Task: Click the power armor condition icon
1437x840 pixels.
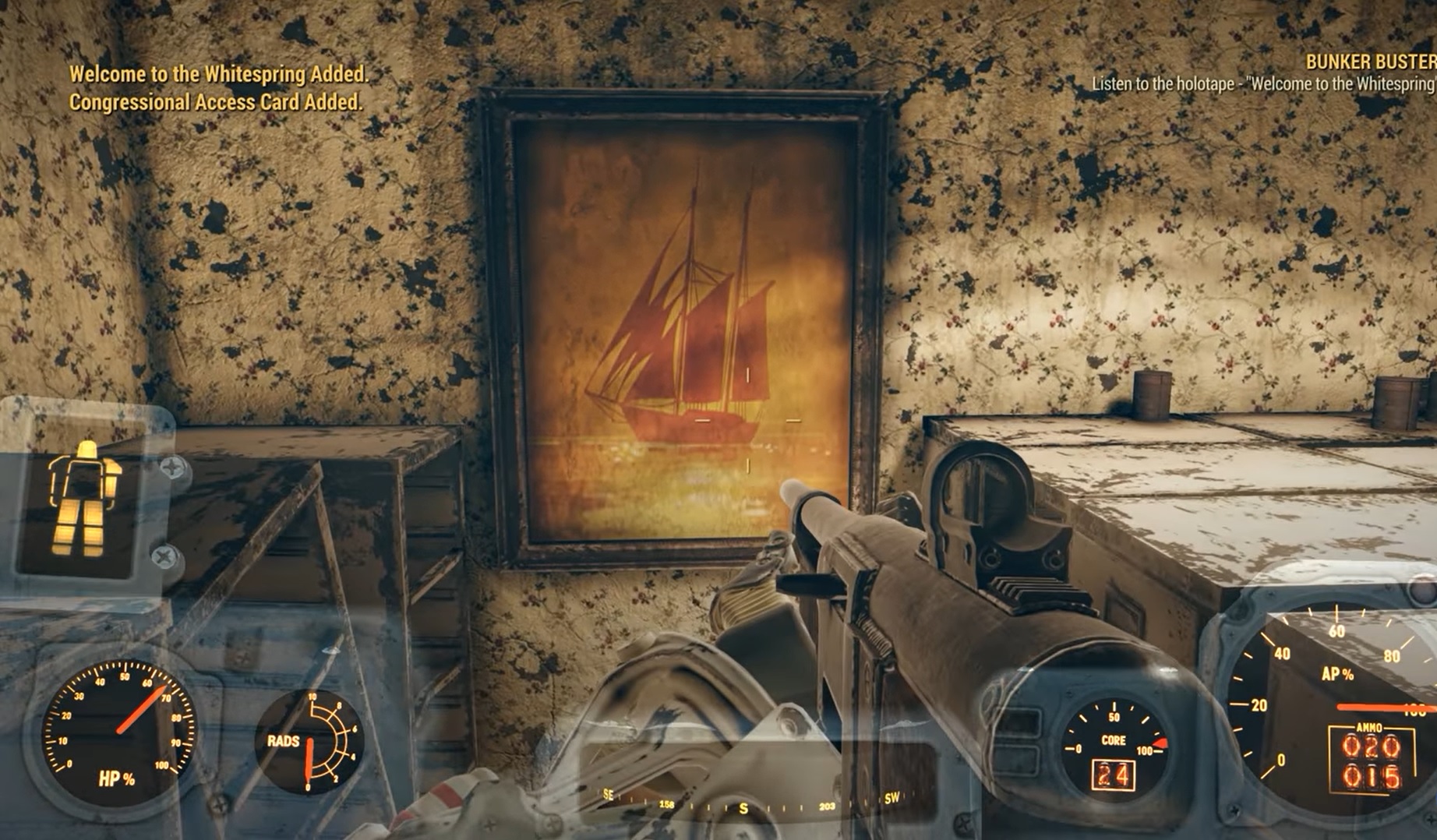Action: [x=84, y=498]
